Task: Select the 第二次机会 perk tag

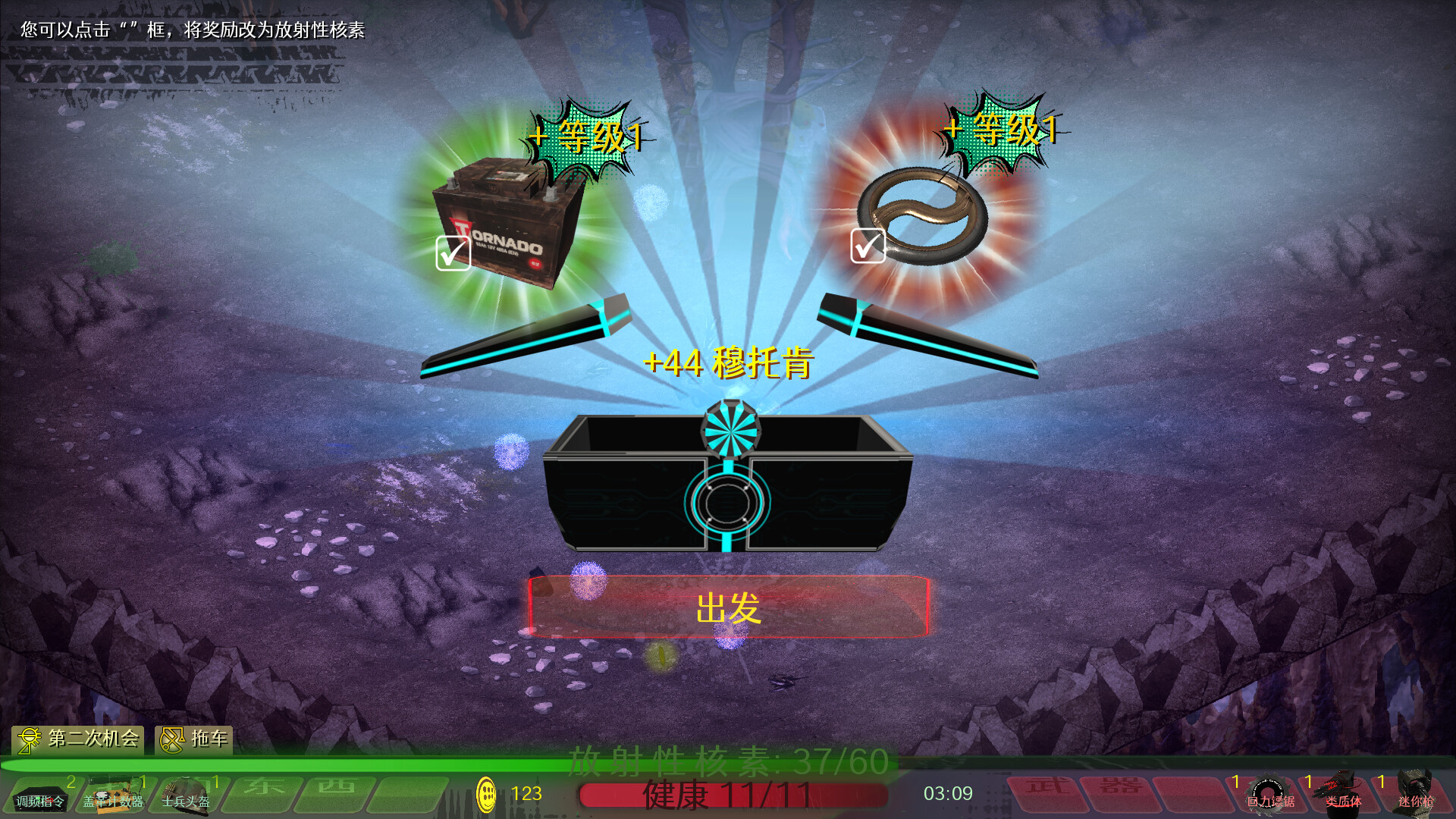Action: [78, 739]
